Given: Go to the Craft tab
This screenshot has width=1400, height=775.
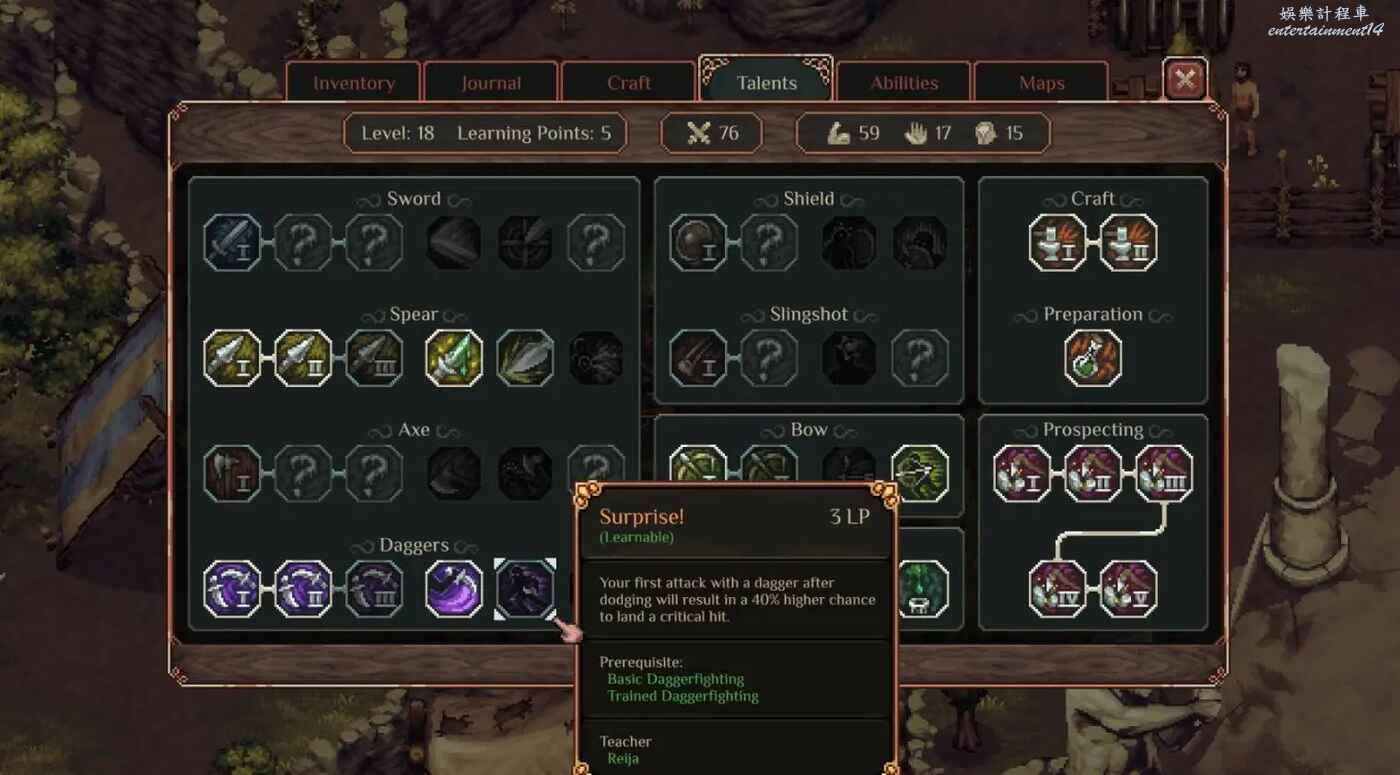Looking at the screenshot, I should pos(629,83).
